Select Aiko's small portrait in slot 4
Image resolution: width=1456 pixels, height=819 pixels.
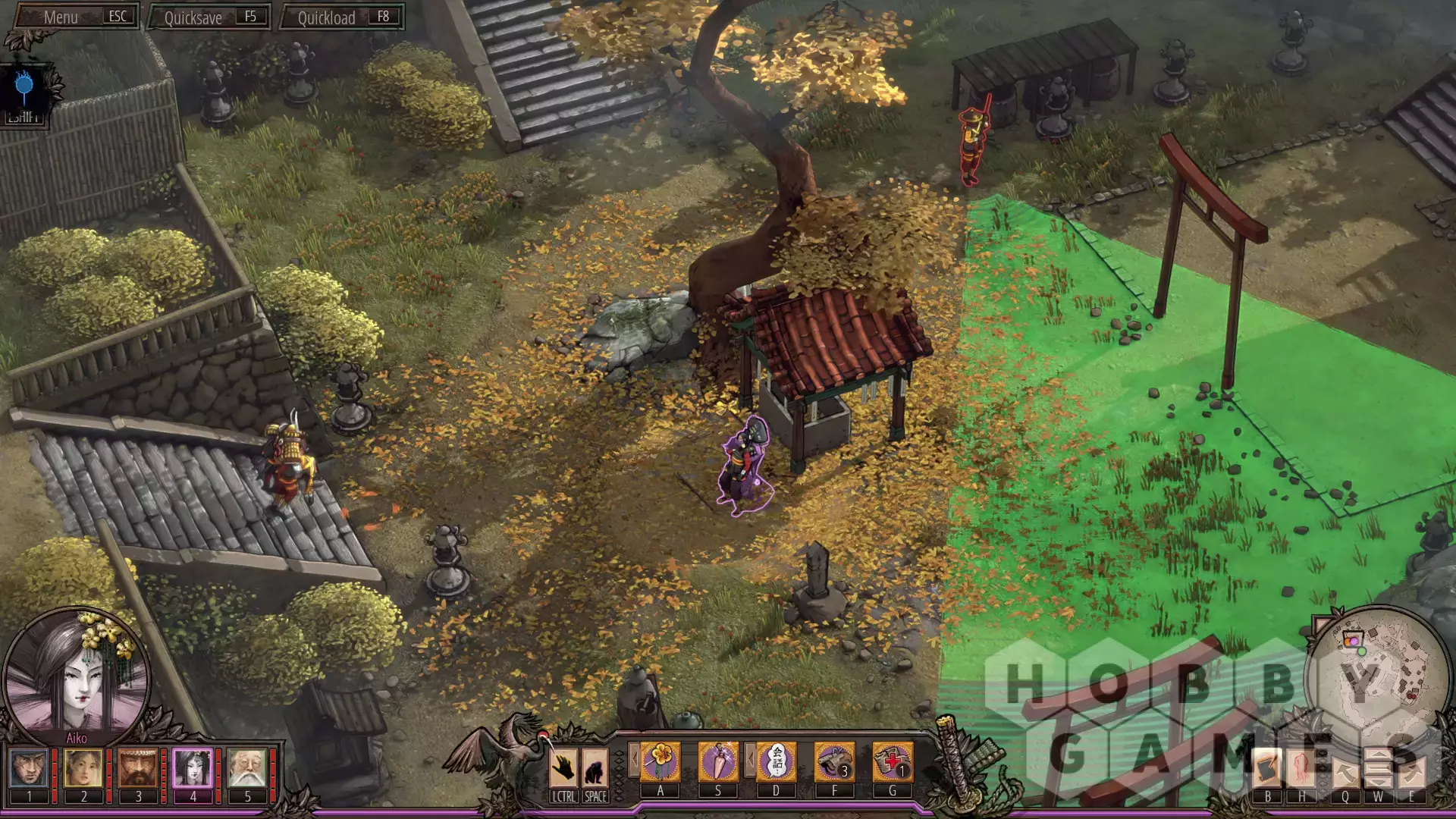tap(193, 767)
